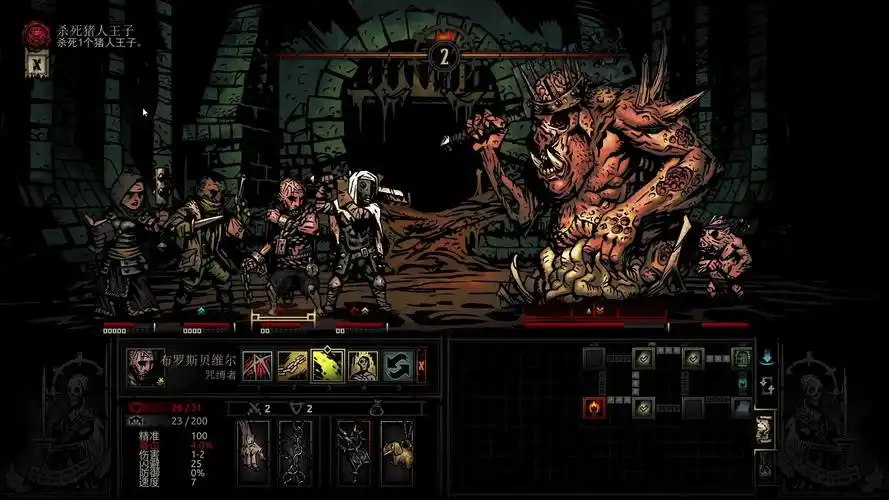Click the red torch room on map
889x500 pixels.
[594, 406]
